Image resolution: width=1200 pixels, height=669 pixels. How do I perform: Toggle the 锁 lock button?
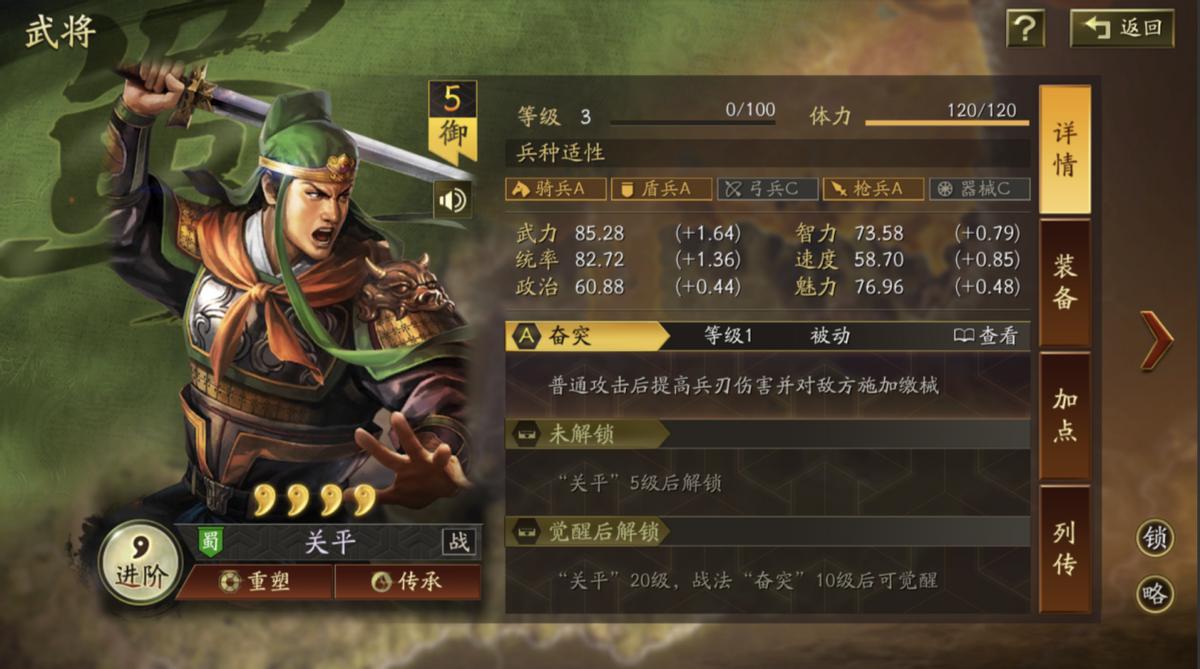pyautogui.click(x=1155, y=539)
